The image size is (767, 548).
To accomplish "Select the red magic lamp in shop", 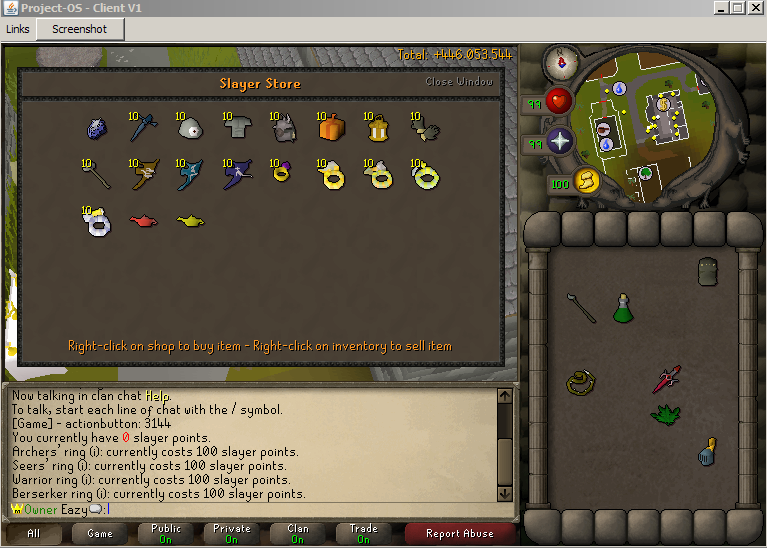I will point(143,220).
